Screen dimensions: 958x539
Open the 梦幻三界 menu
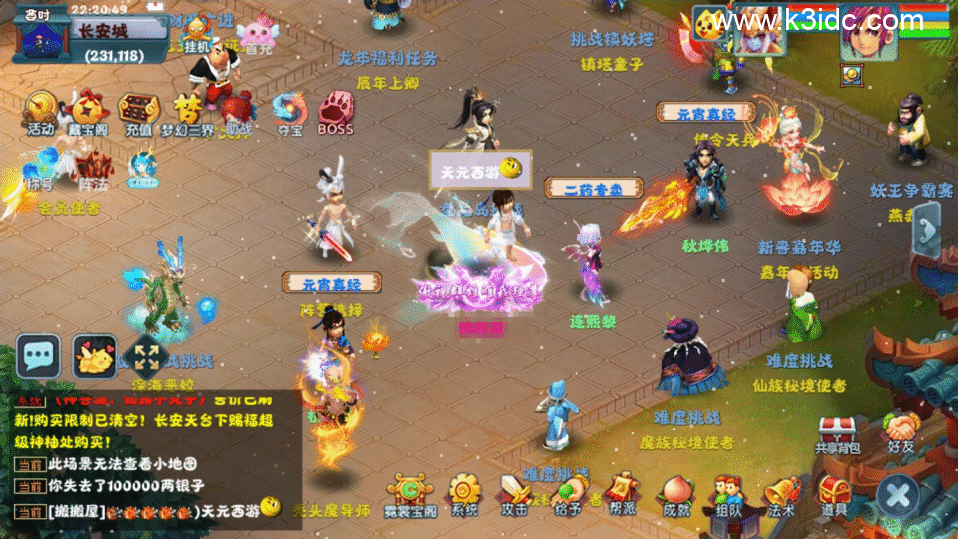[x=187, y=111]
